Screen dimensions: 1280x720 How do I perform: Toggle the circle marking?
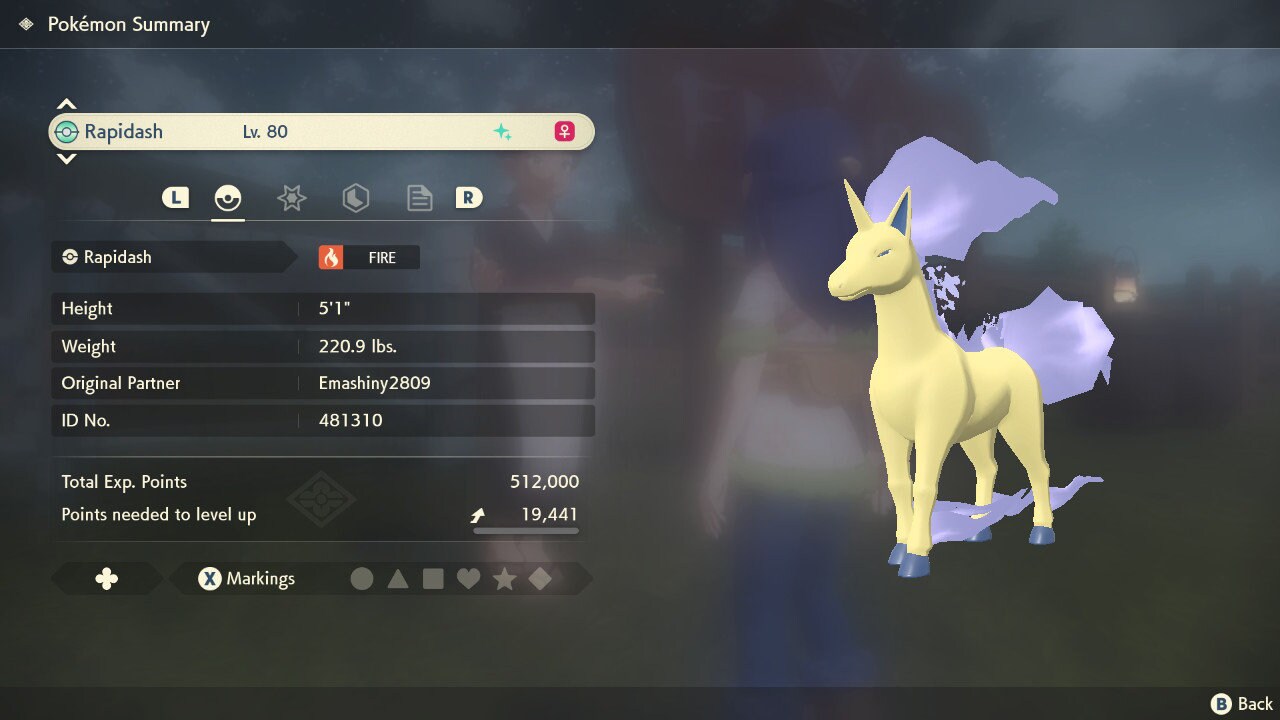click(x=362, y=578)
